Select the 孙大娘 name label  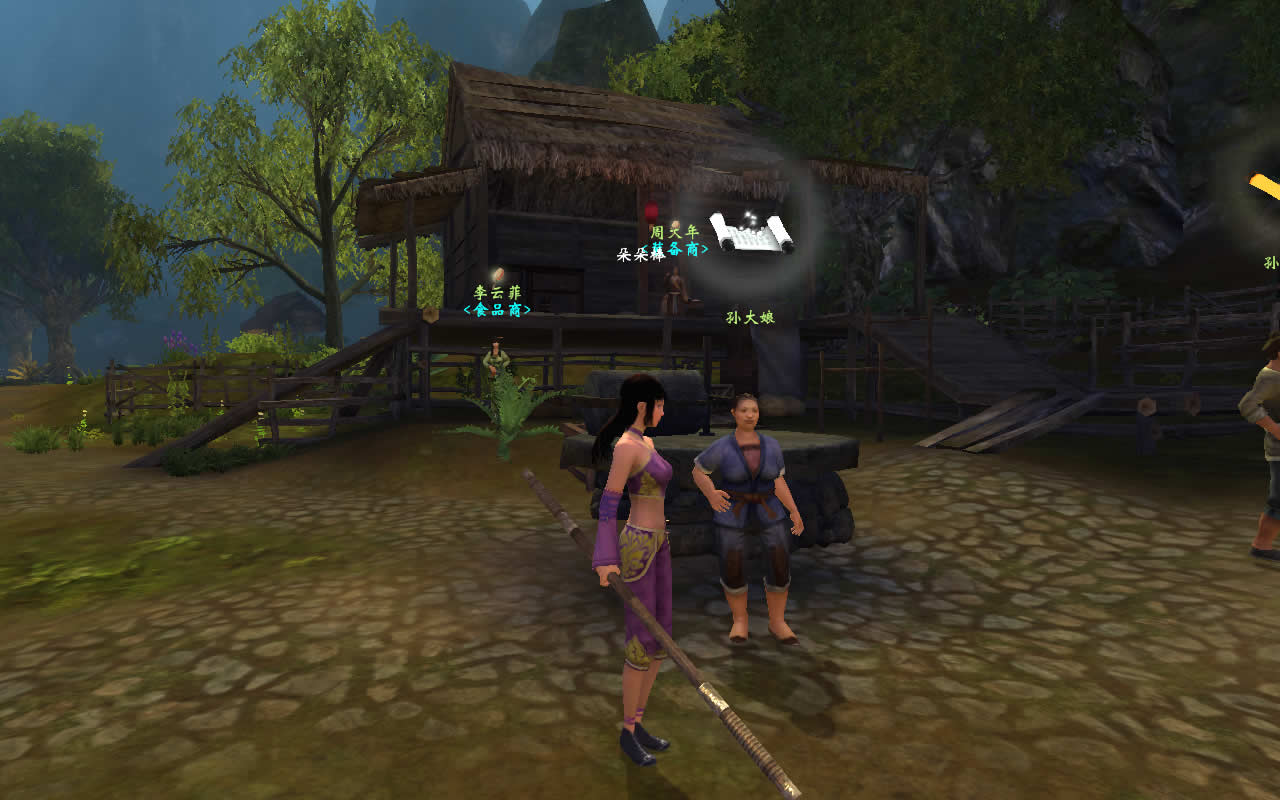(x=750, y=318)
